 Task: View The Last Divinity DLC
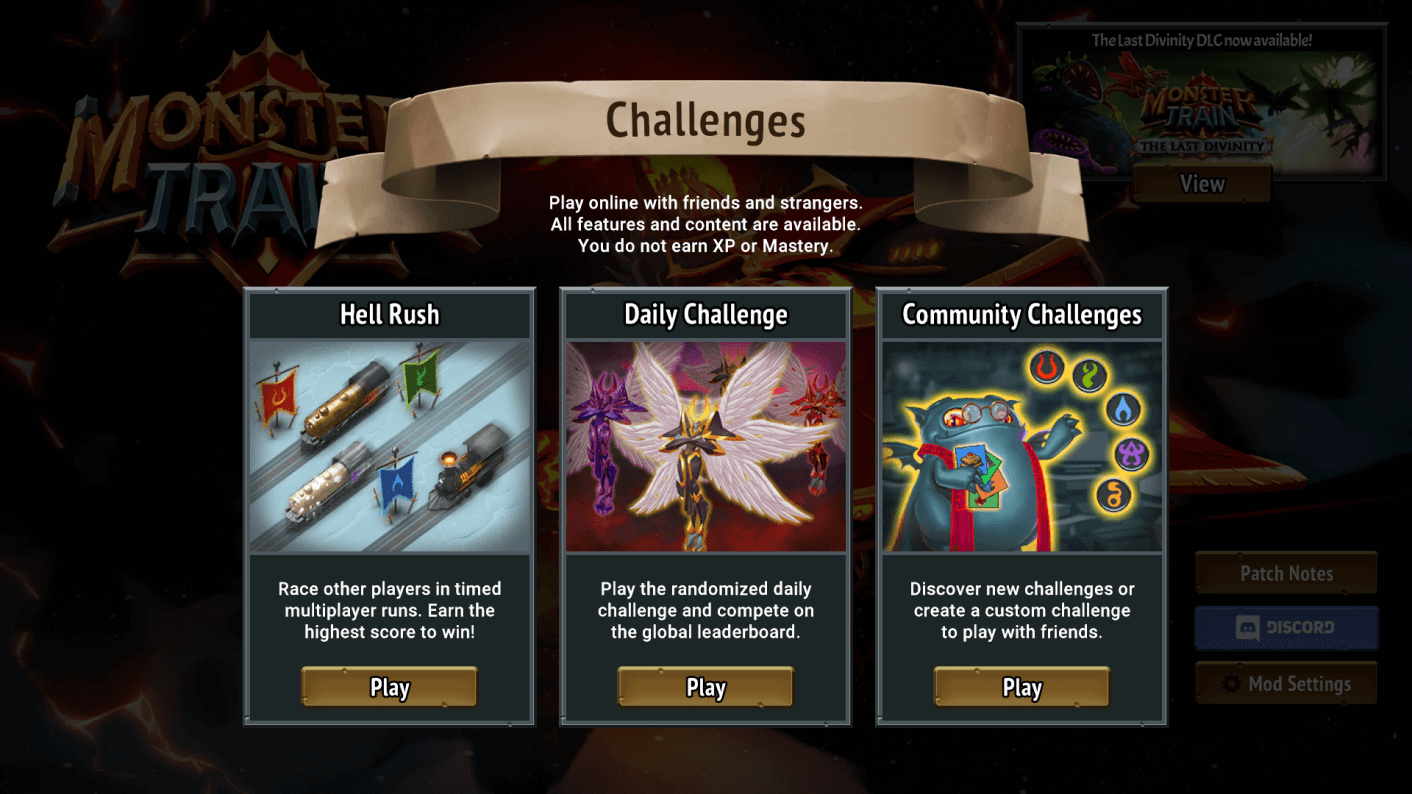pos(1201,184)
